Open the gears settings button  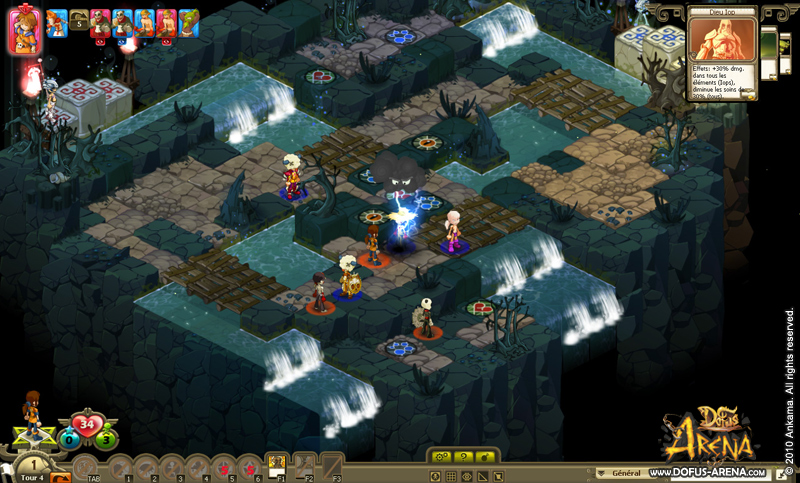(440, 456)
